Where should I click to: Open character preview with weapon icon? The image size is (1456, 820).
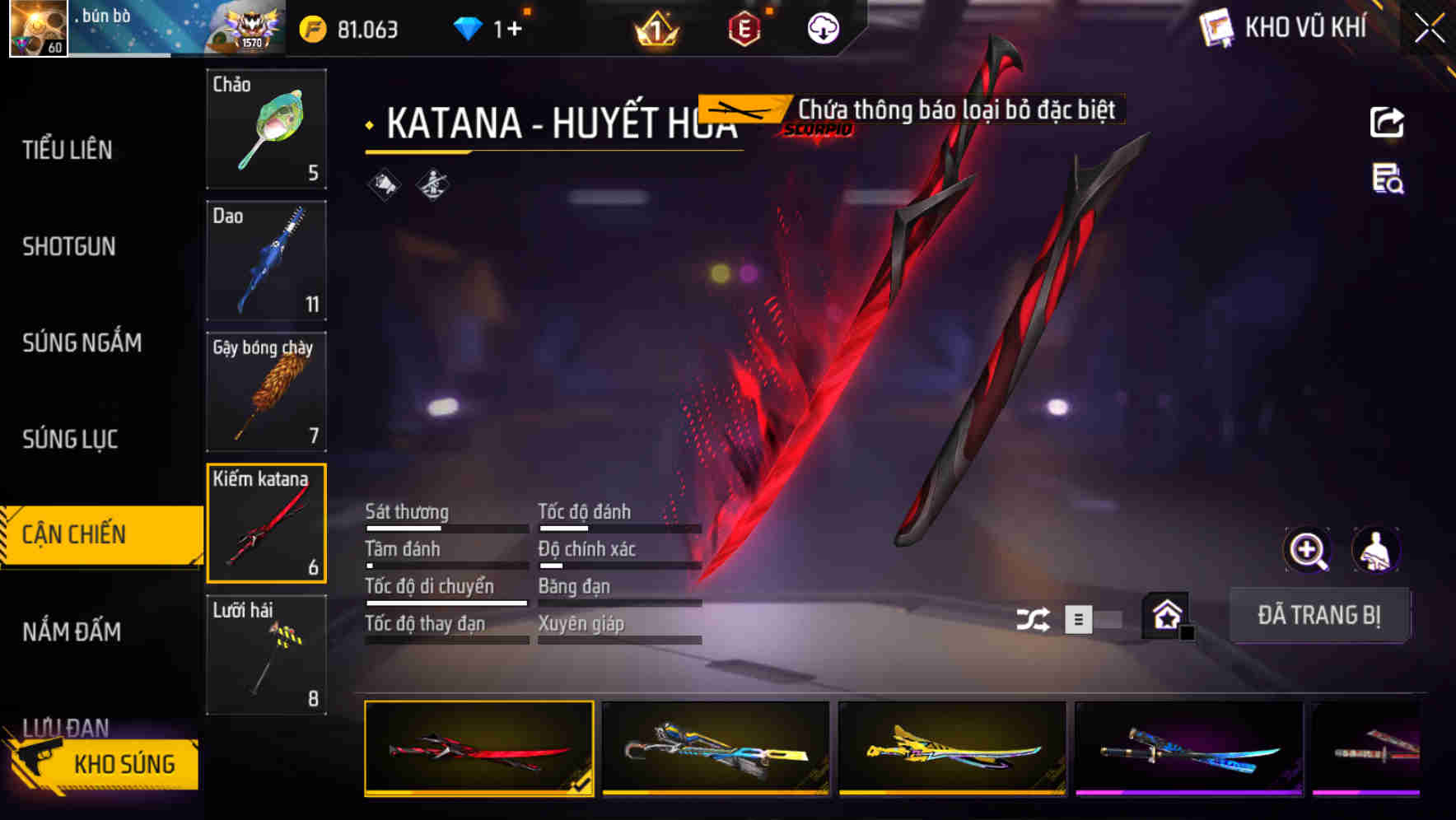click(1374, 550)
